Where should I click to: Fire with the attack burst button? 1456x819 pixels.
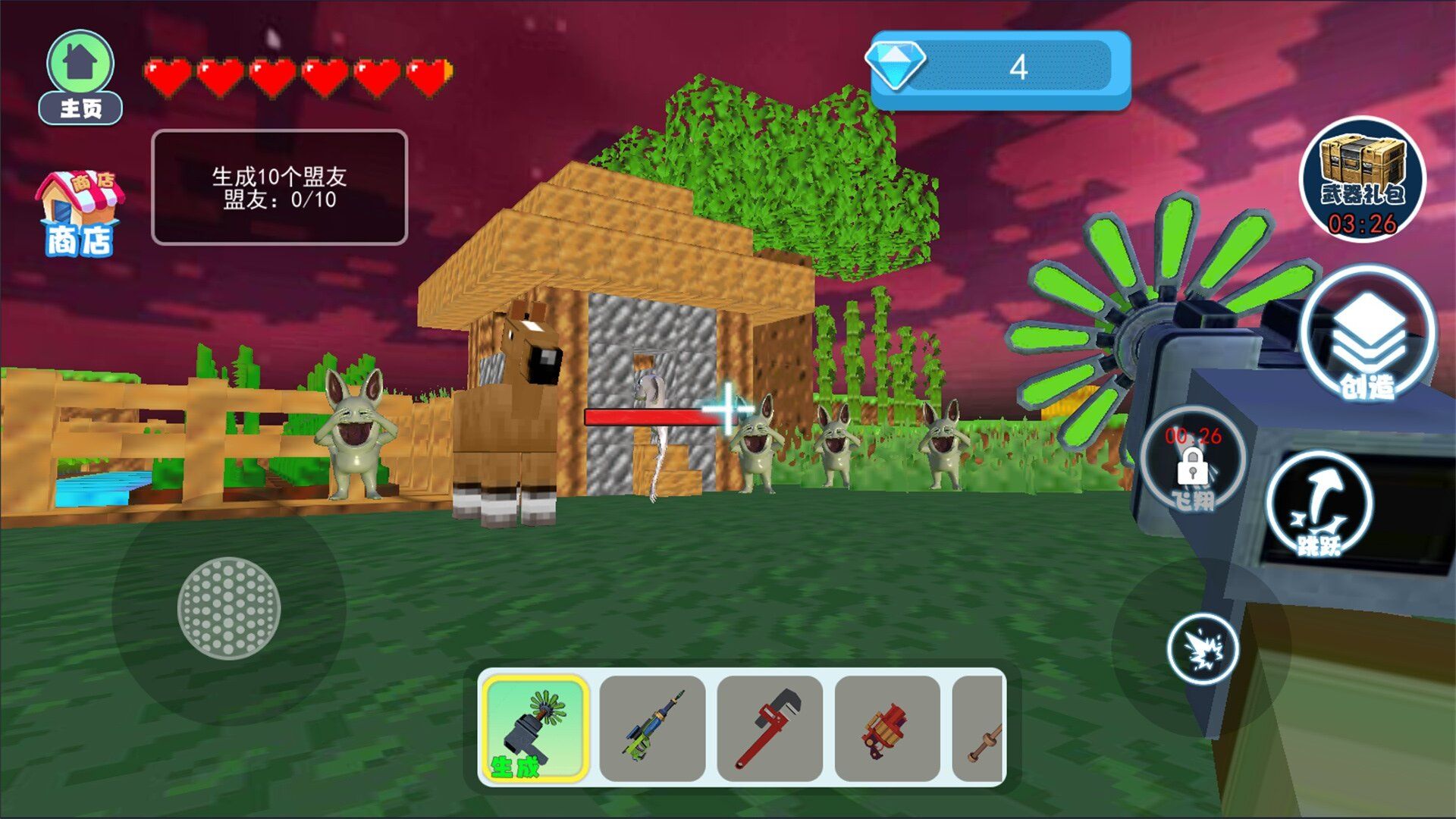[1203, 649]
